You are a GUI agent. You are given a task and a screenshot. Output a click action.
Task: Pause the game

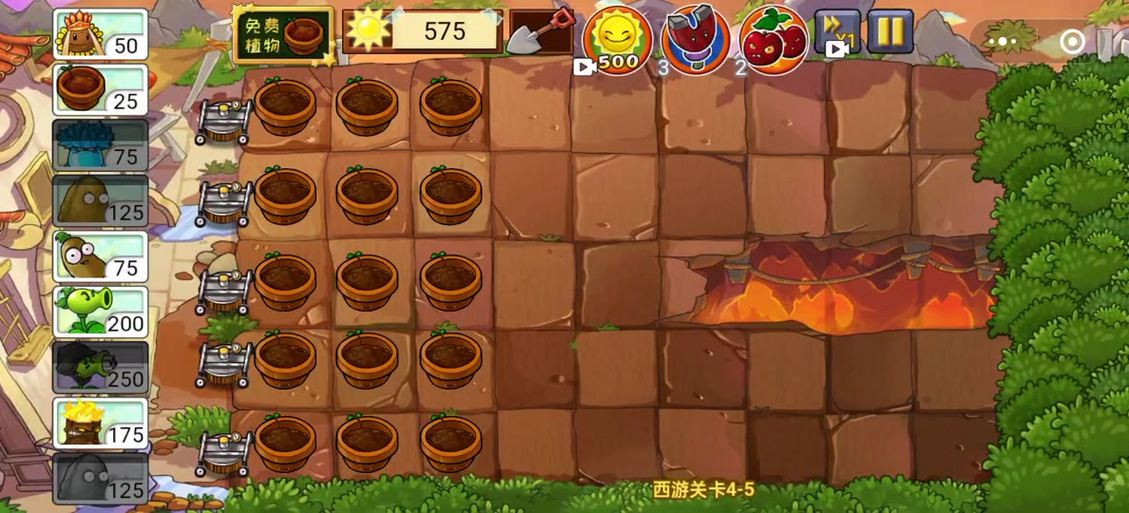point(888,32)
